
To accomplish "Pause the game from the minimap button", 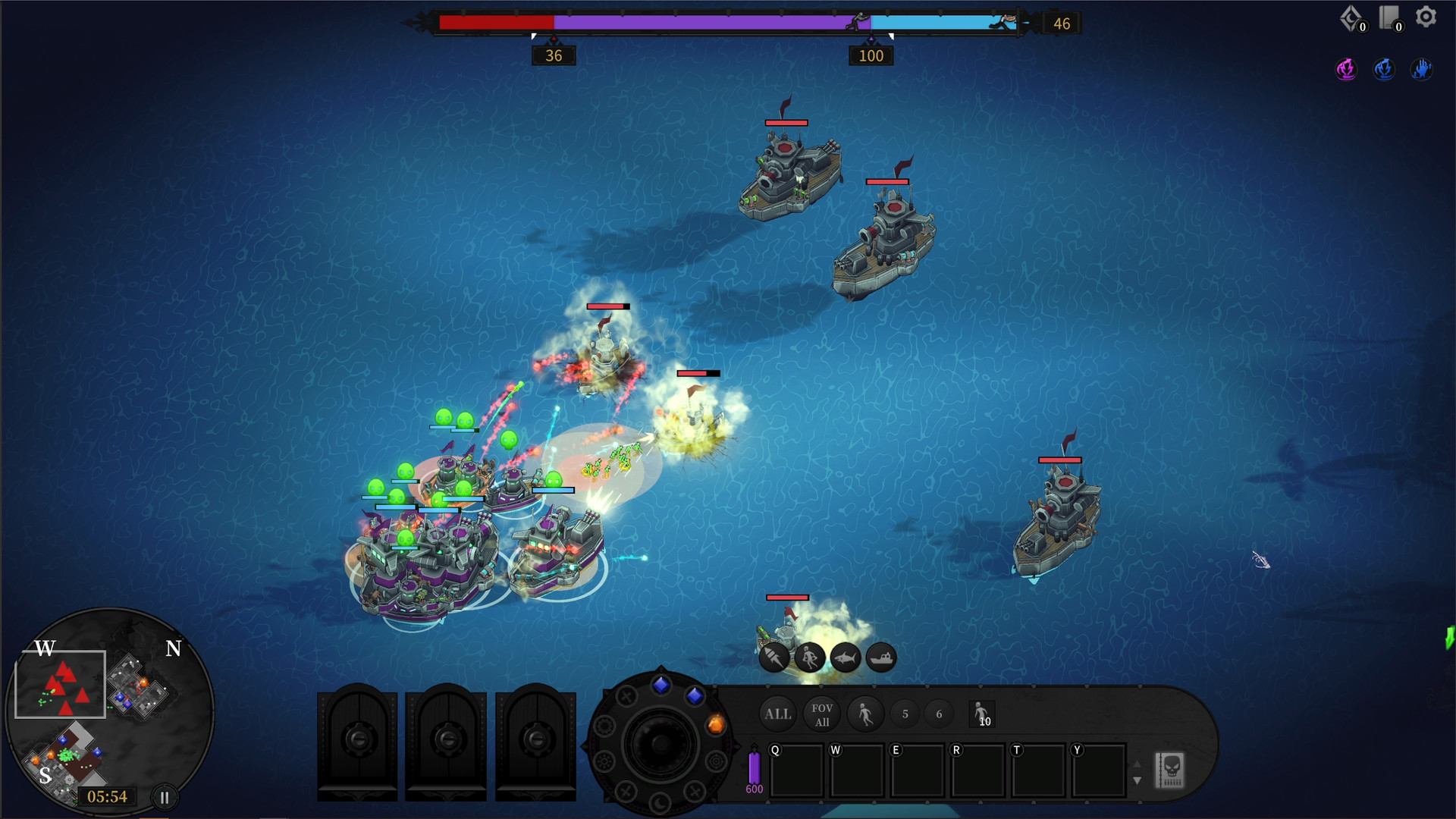I will tap(165, 797).
